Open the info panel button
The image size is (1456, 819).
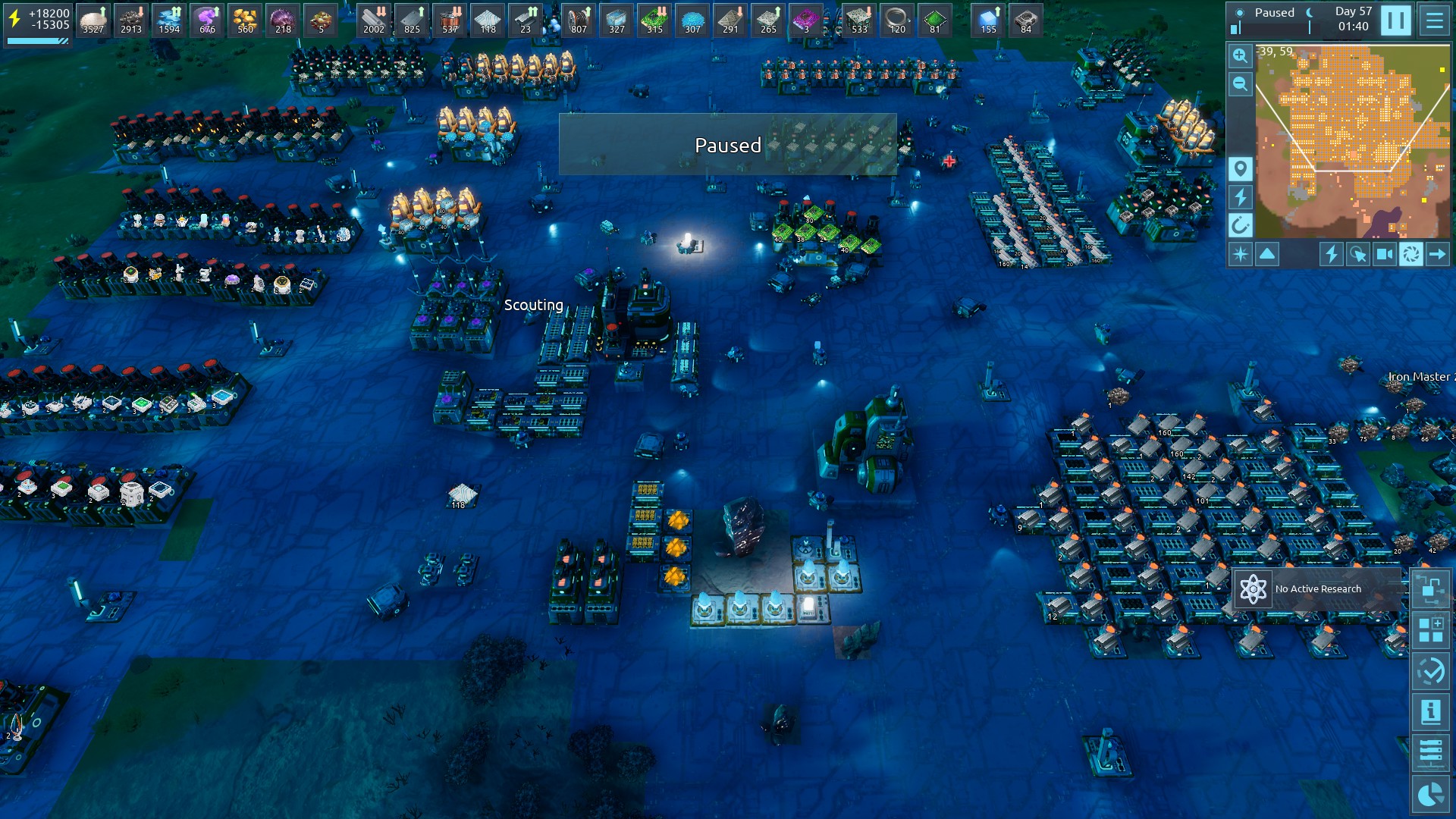click(1430, 712)
